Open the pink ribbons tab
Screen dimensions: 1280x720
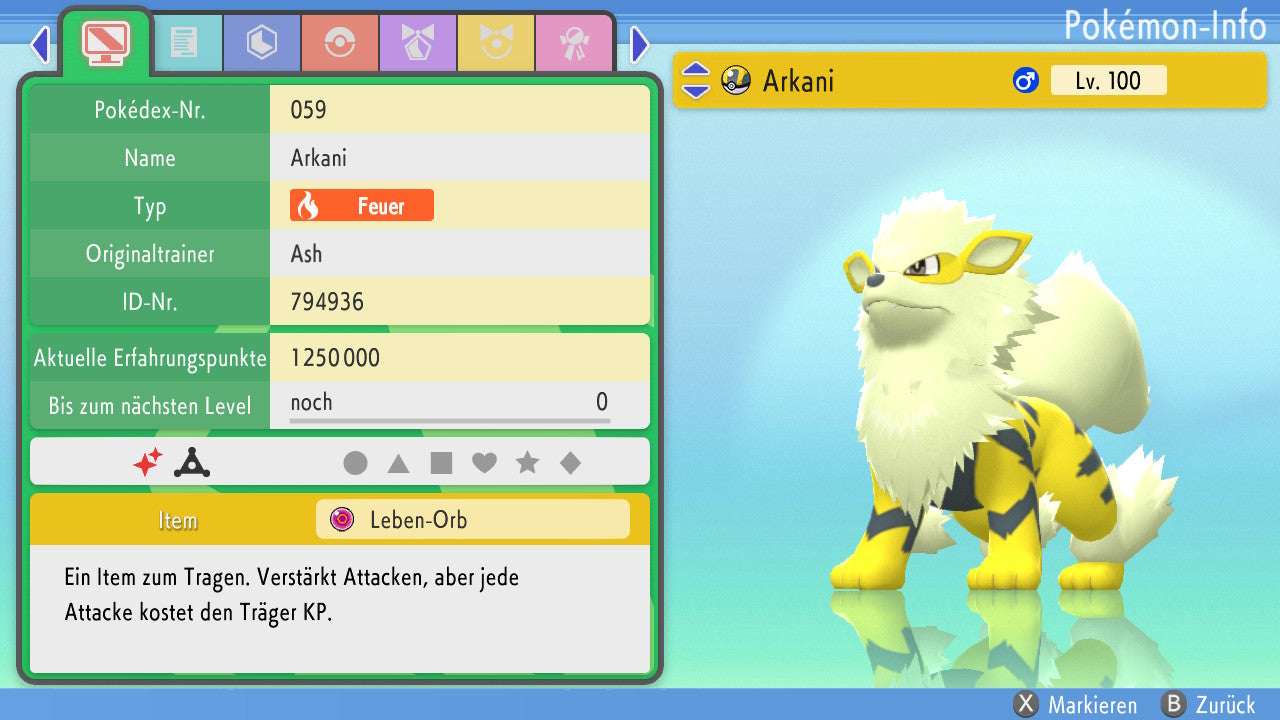(x=573, y=43)
